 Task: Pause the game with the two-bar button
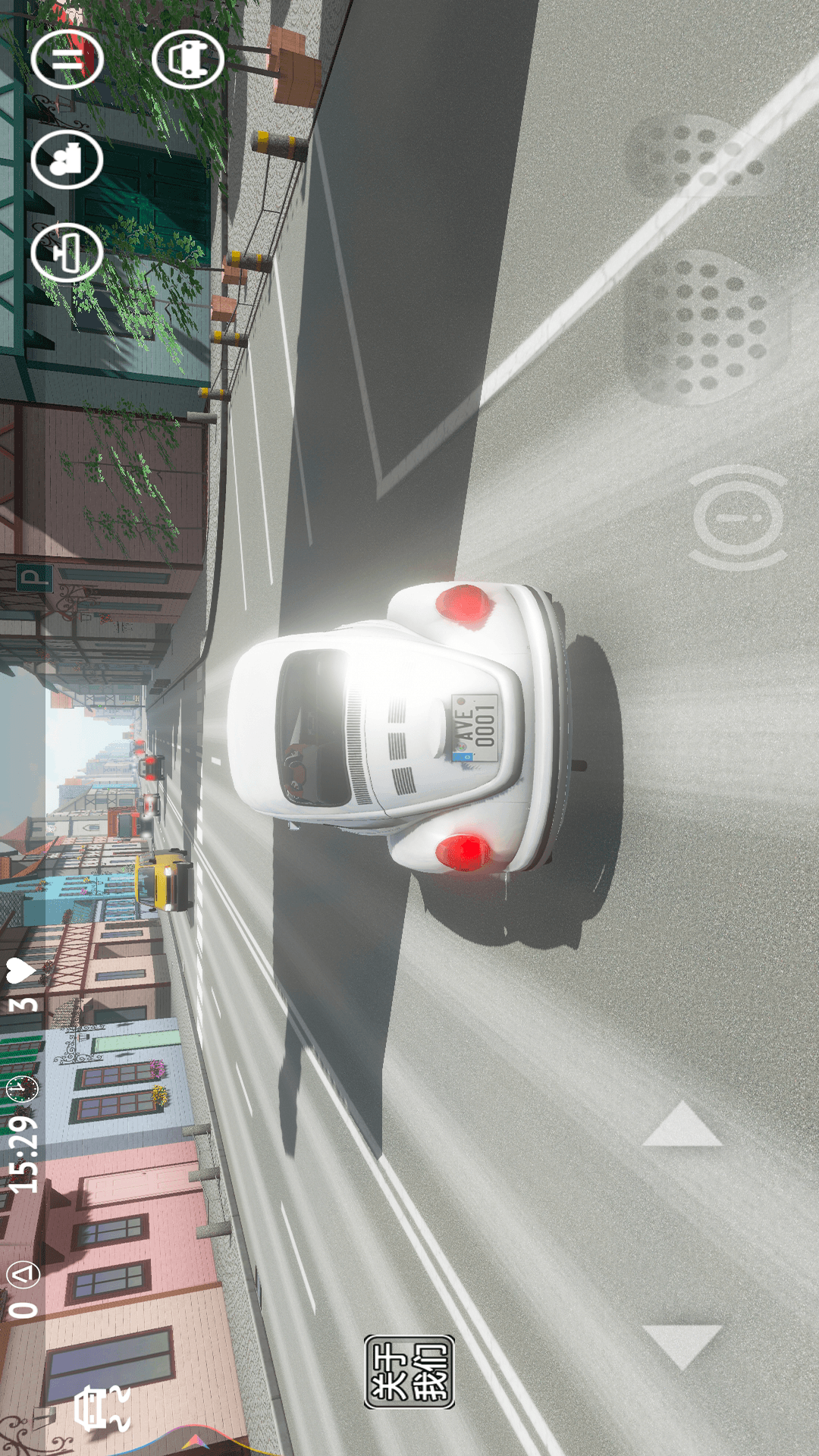point(67,59)
